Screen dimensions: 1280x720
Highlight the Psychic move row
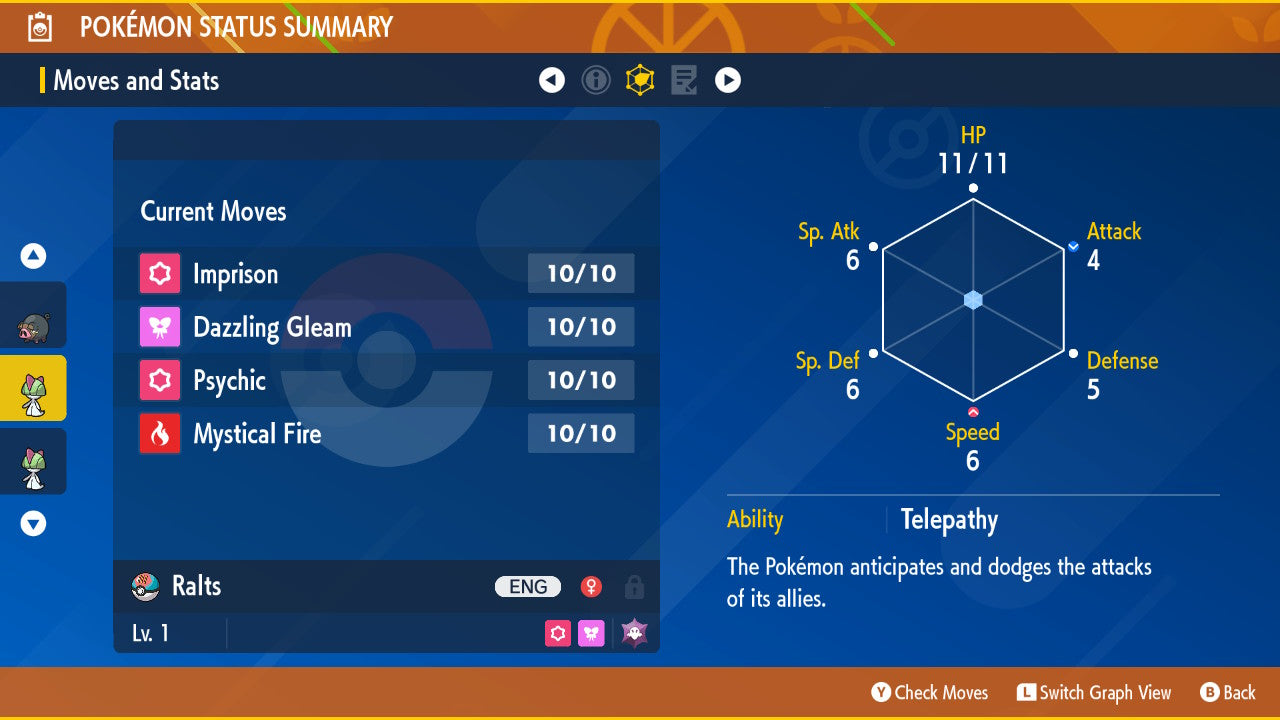386,380
